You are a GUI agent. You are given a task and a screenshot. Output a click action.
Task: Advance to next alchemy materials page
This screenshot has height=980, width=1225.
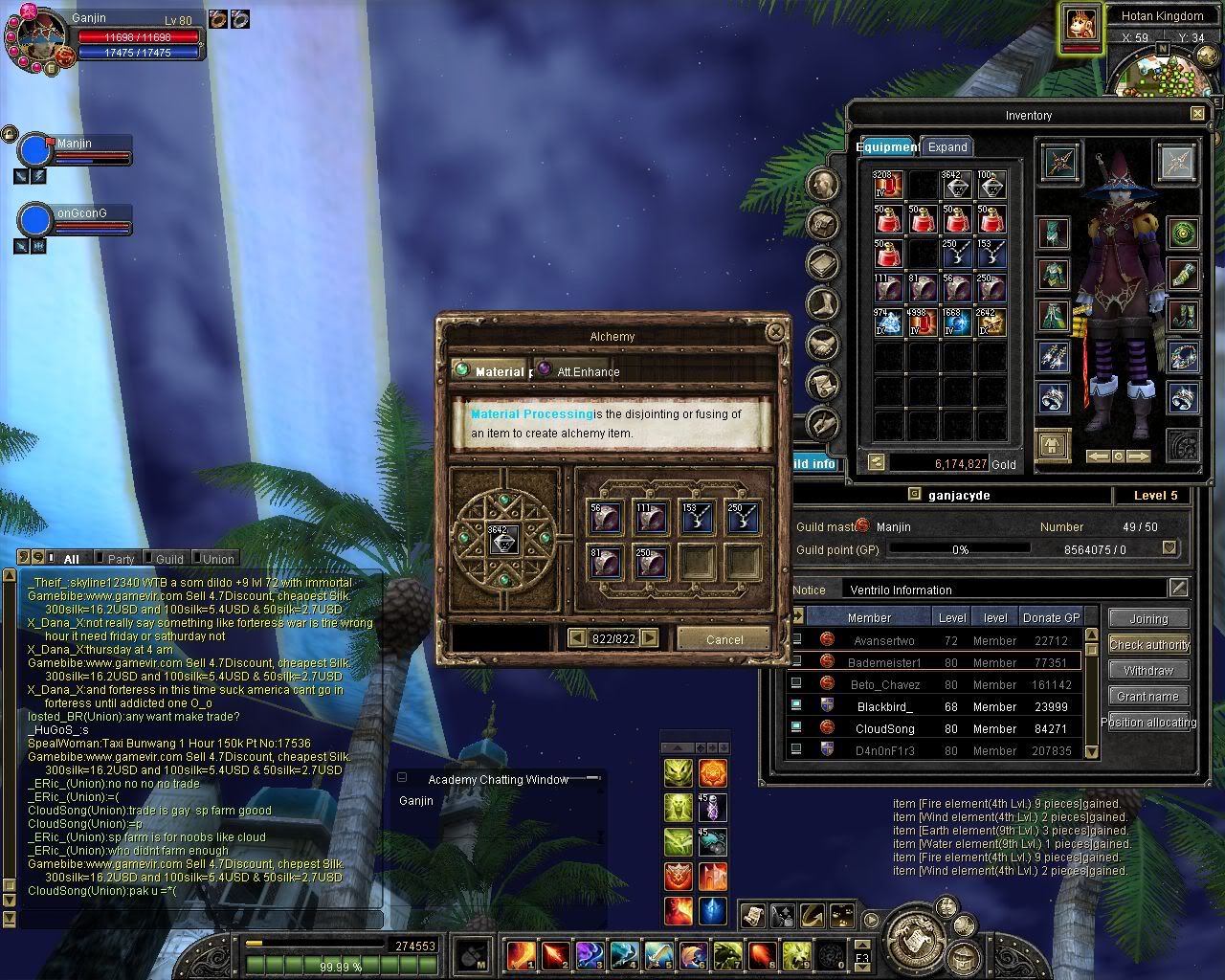point(650,638)
